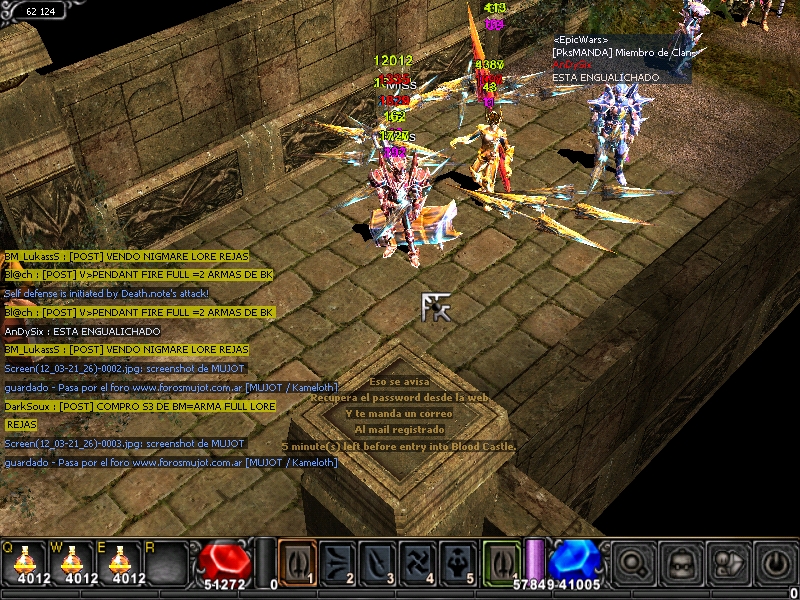Open the magnifying glass menu button
This screenshot has height=600, width=800.
(633, 563)
